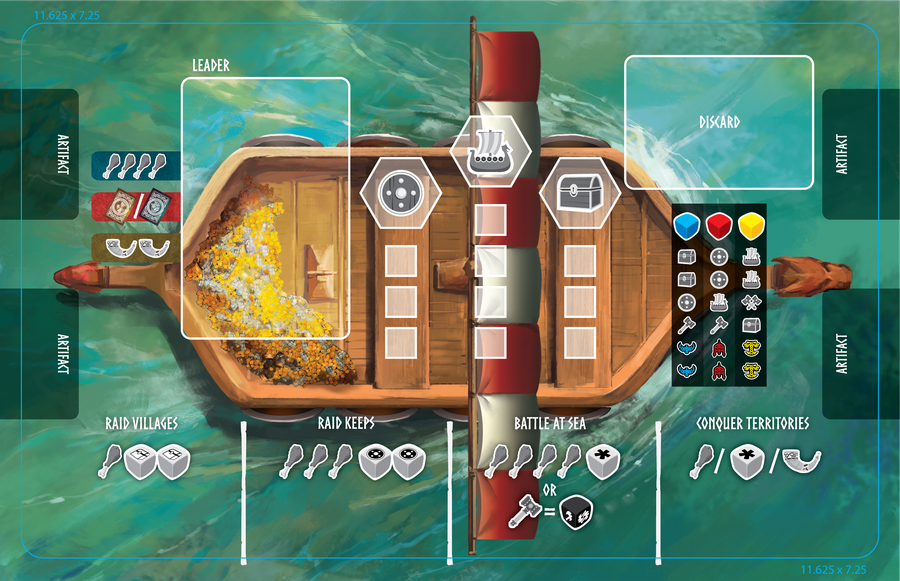The width and height of the screenshot is (900, 581).
Task: Select the Leader card slot
Action: [265, 207]
